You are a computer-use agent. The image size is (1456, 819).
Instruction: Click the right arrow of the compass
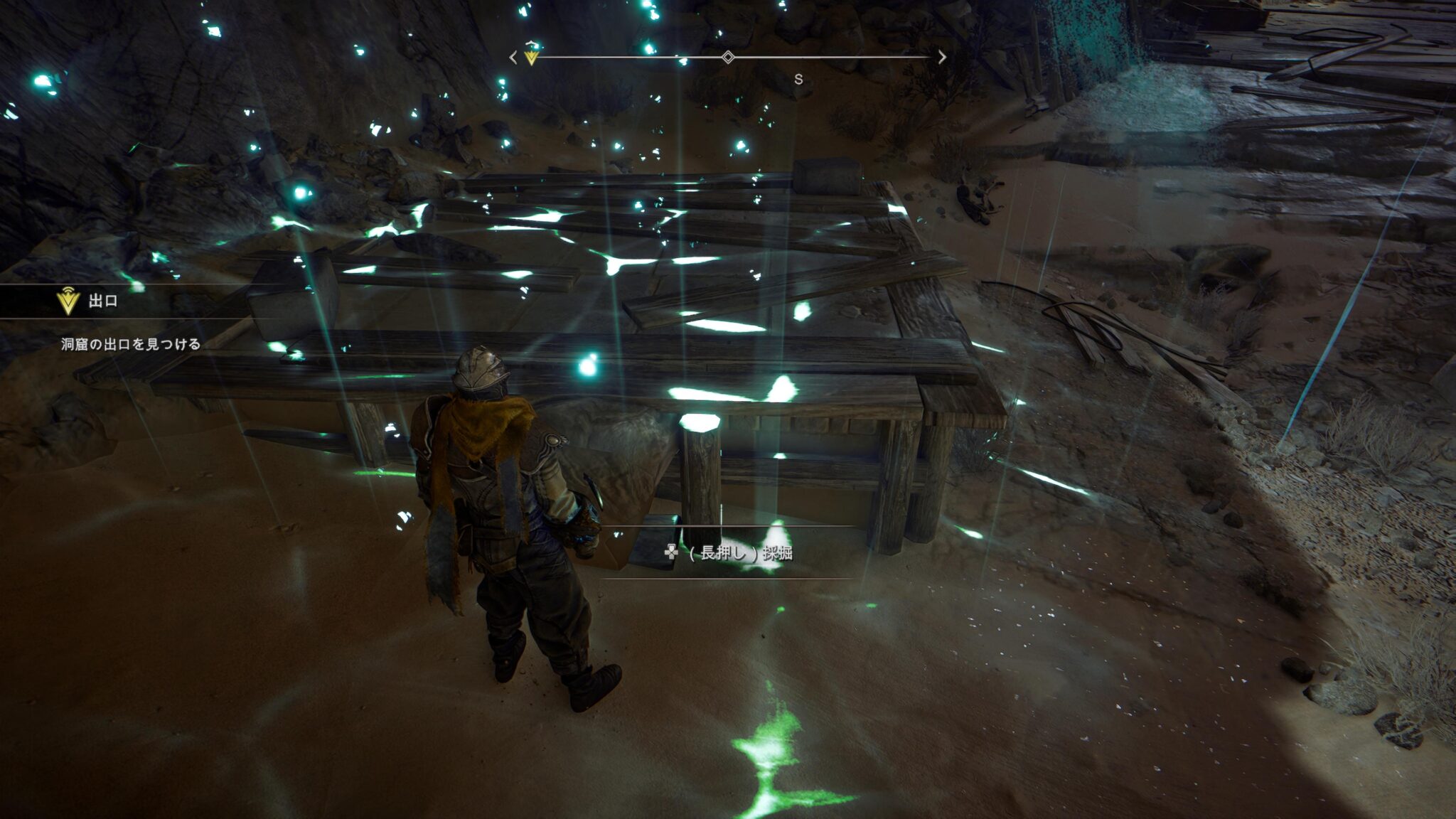[942, 58]
